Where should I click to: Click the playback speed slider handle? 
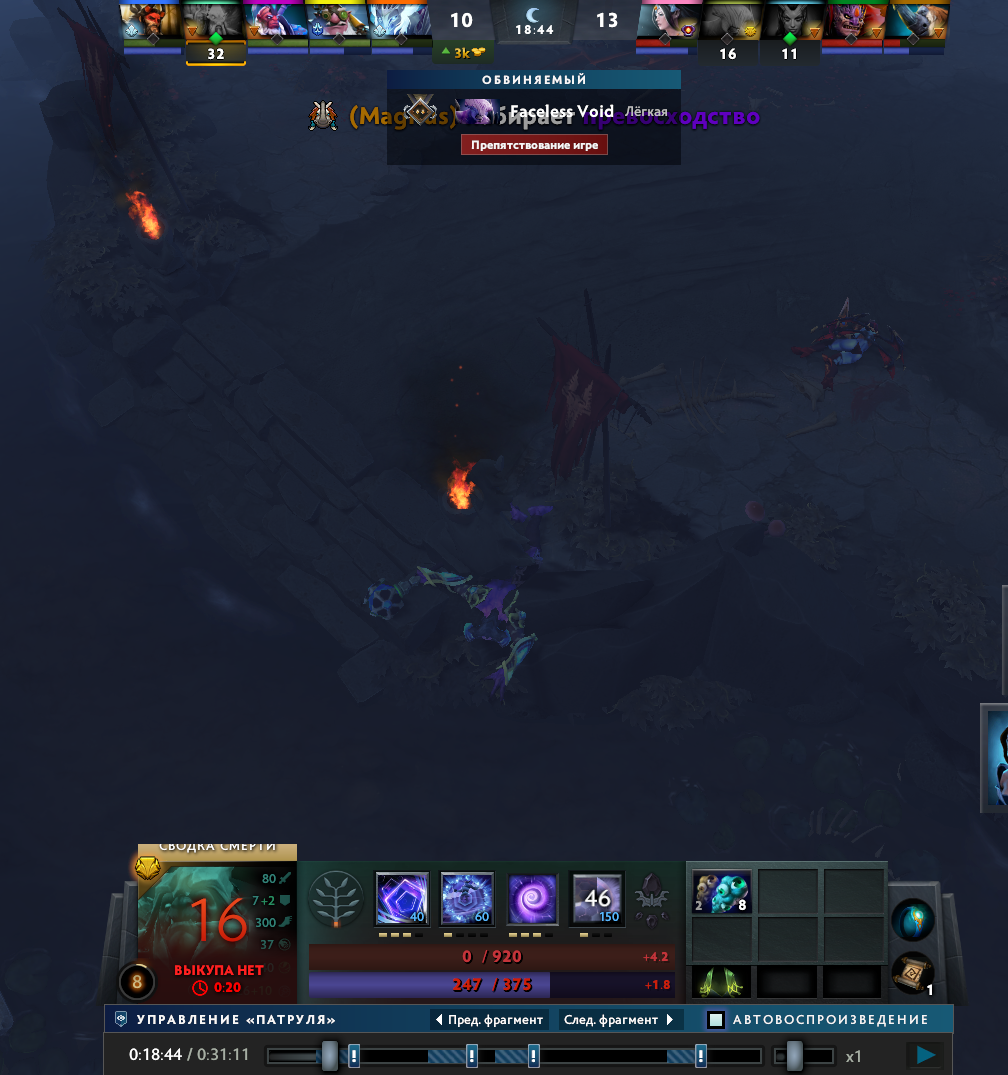(x=794, y=1055)
